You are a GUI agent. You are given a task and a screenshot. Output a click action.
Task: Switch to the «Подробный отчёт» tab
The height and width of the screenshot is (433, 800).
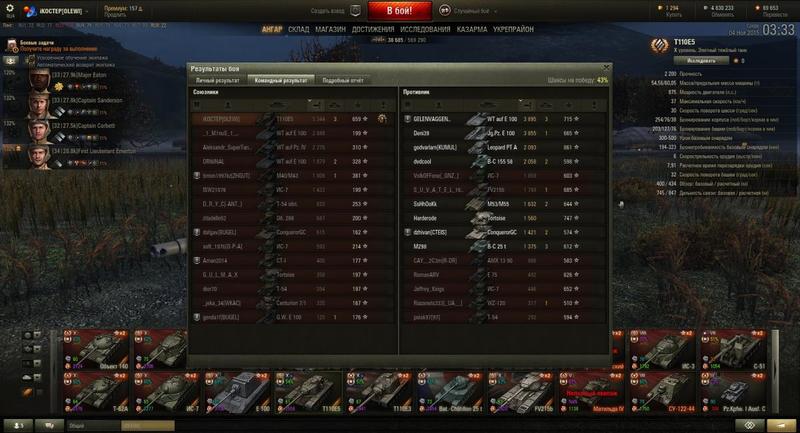click(x=342, y=79)
